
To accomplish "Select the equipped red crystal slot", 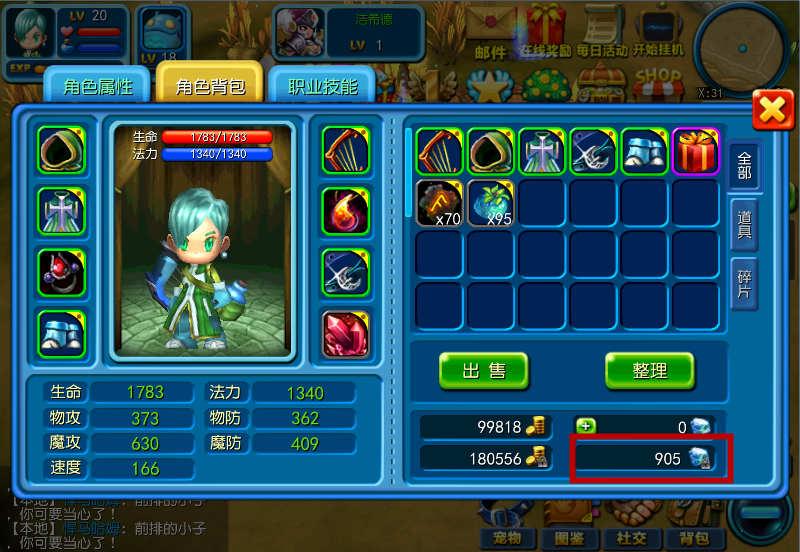I will pos(345,334).
